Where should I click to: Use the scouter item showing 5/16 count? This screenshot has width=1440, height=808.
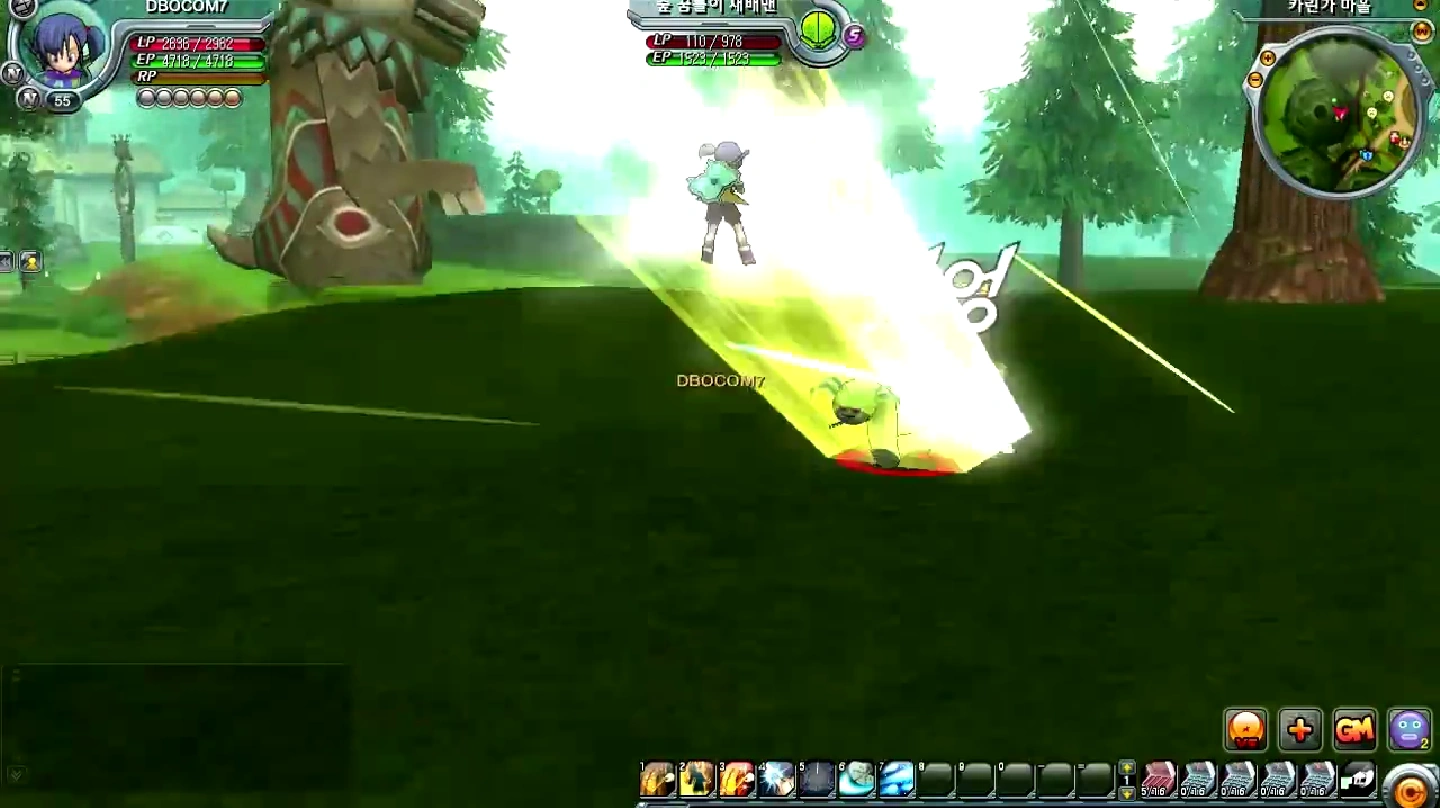(x=1157, y=778)
